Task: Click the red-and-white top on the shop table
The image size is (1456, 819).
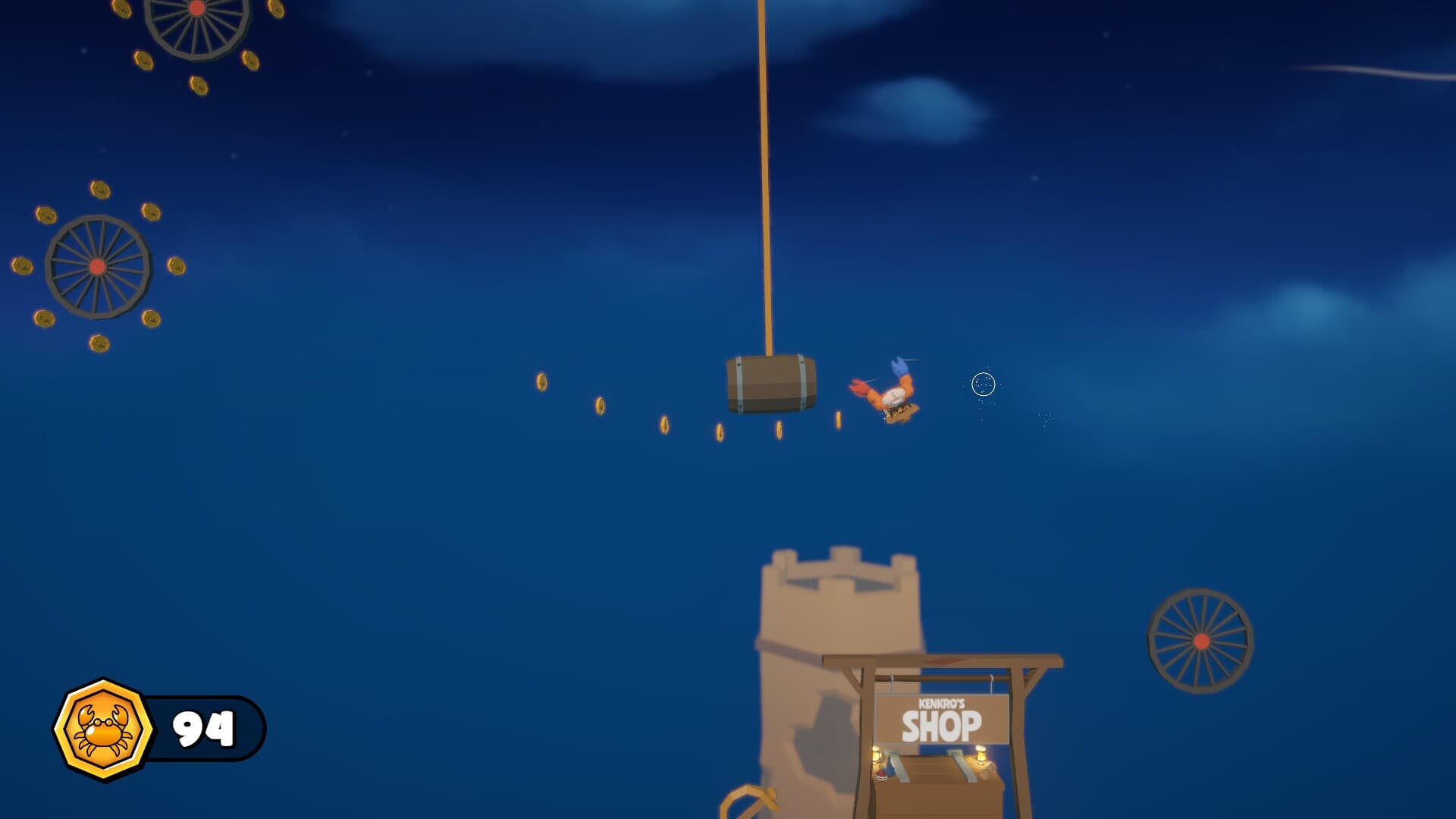Action: coord(880,777)
